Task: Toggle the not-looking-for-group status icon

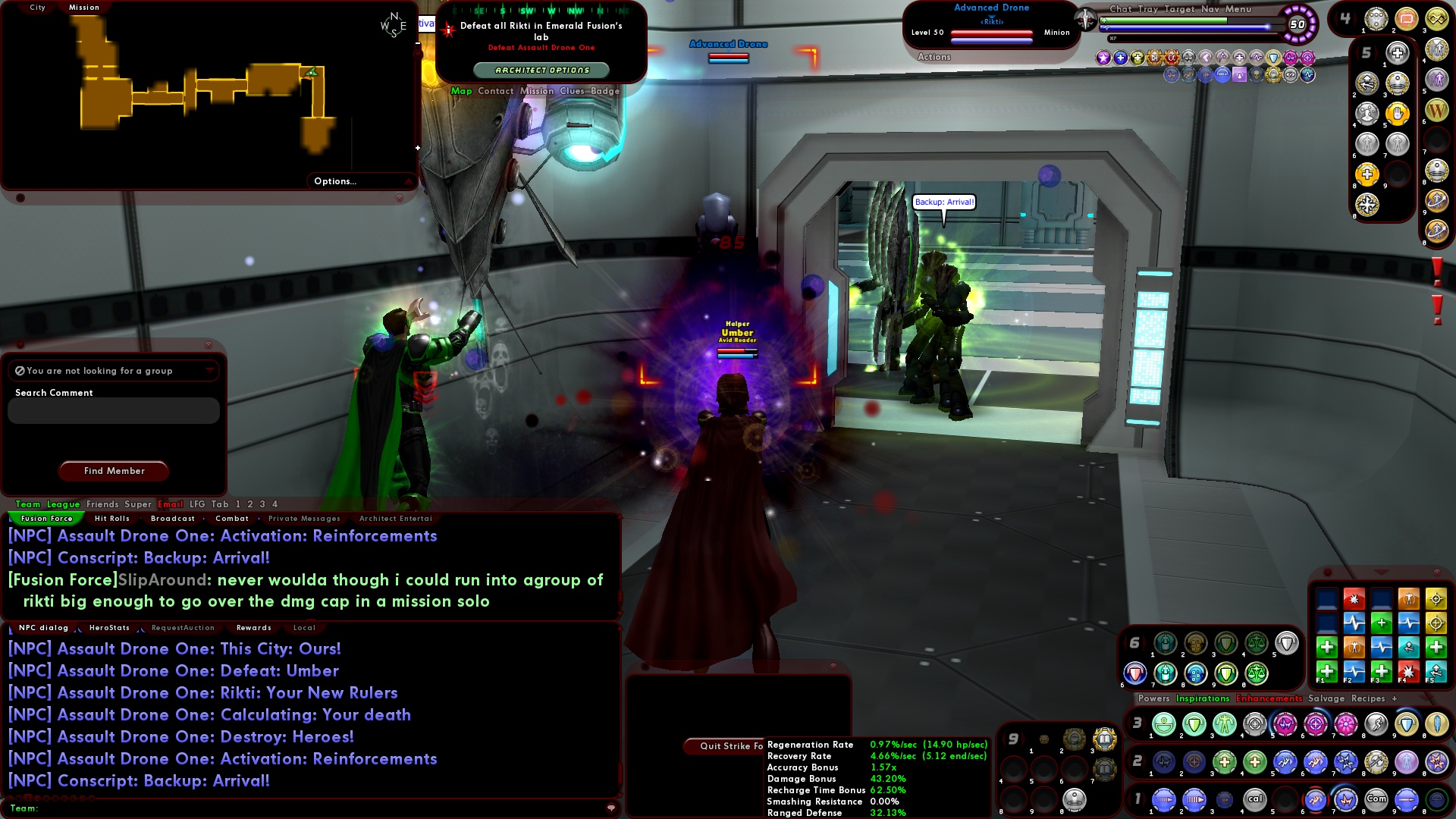Action: pyautogui.click(x=19, y=371)
